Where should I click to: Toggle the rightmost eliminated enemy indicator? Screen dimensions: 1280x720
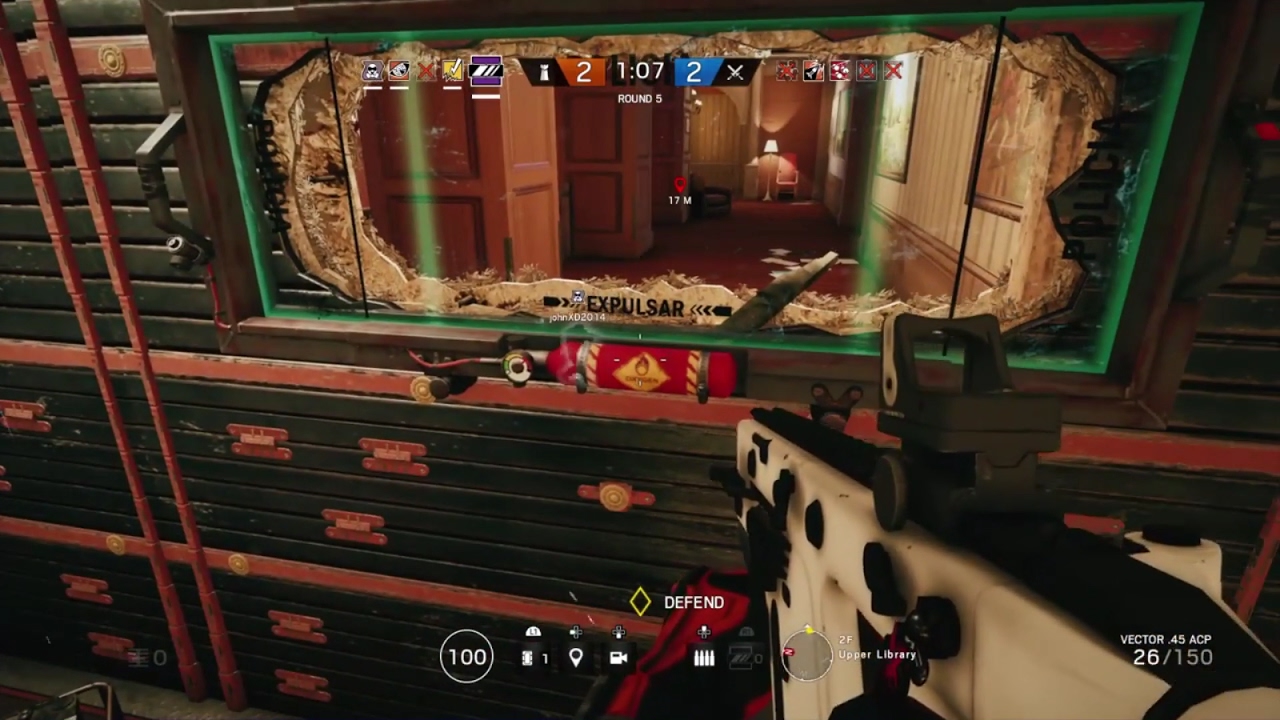click(892, 71)
